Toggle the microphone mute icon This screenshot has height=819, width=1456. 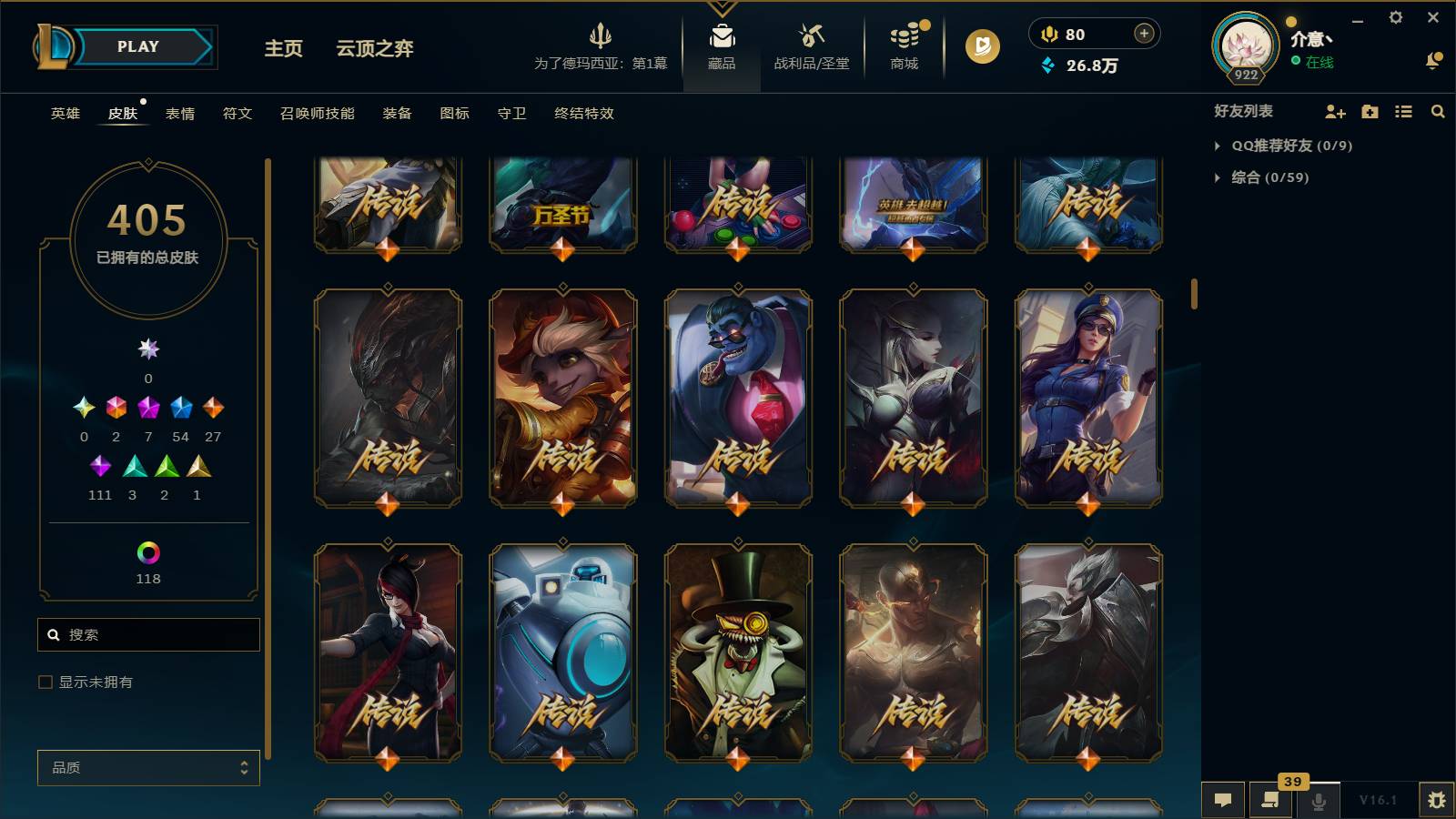[x=1317, y=800]
